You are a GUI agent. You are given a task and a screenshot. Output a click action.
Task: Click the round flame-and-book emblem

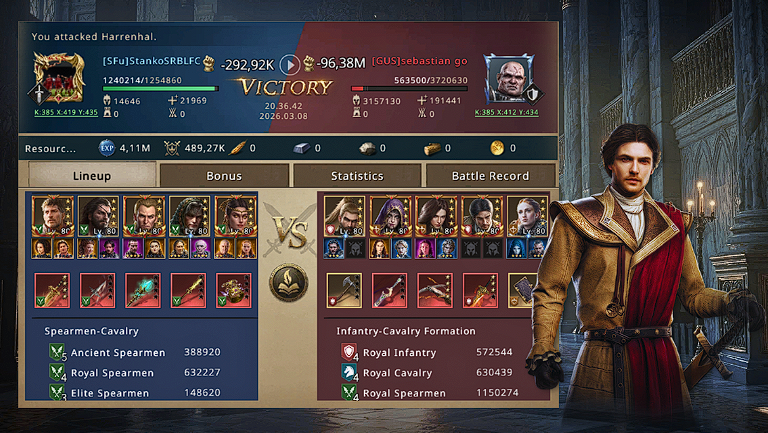click(x=289, y=284)
